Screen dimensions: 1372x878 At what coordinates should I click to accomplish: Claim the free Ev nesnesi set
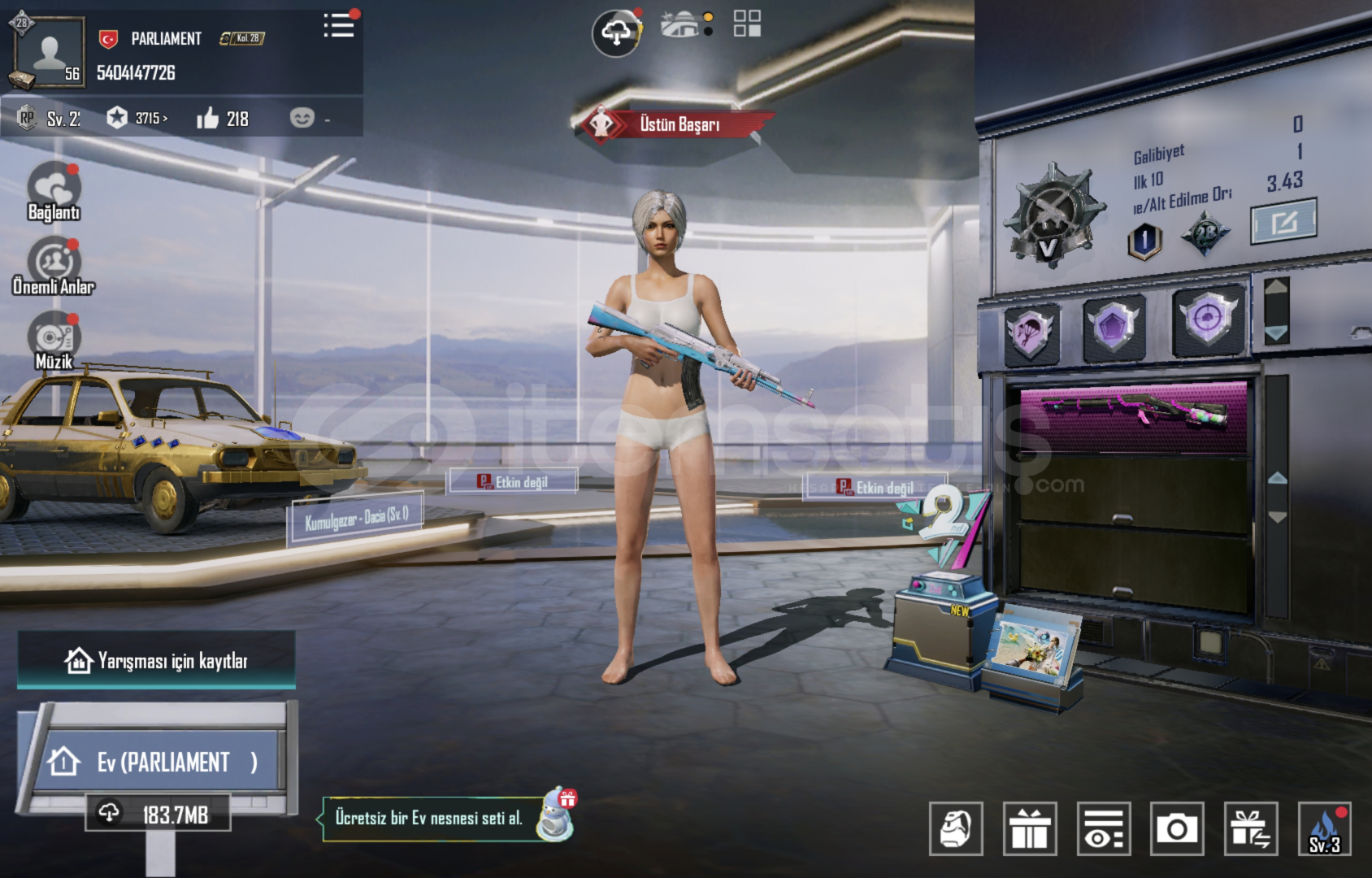click(x=431, y=818)
